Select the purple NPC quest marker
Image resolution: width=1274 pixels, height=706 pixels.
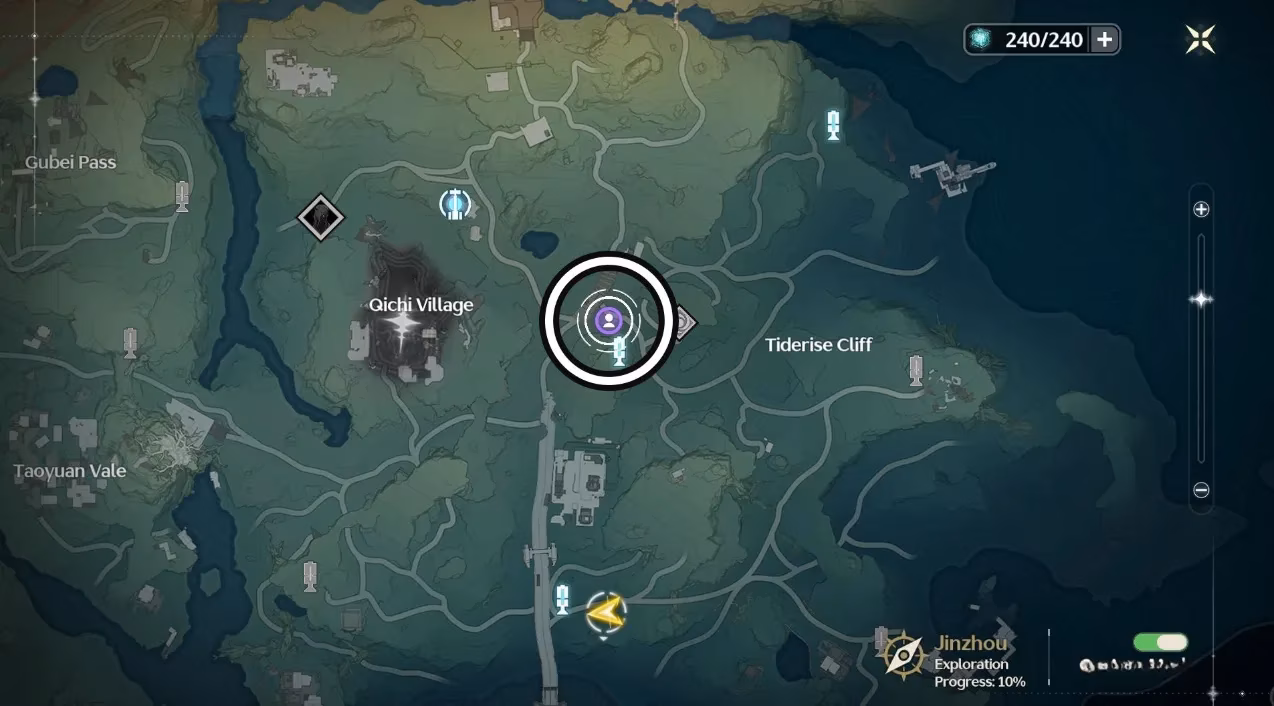(607, 320)
